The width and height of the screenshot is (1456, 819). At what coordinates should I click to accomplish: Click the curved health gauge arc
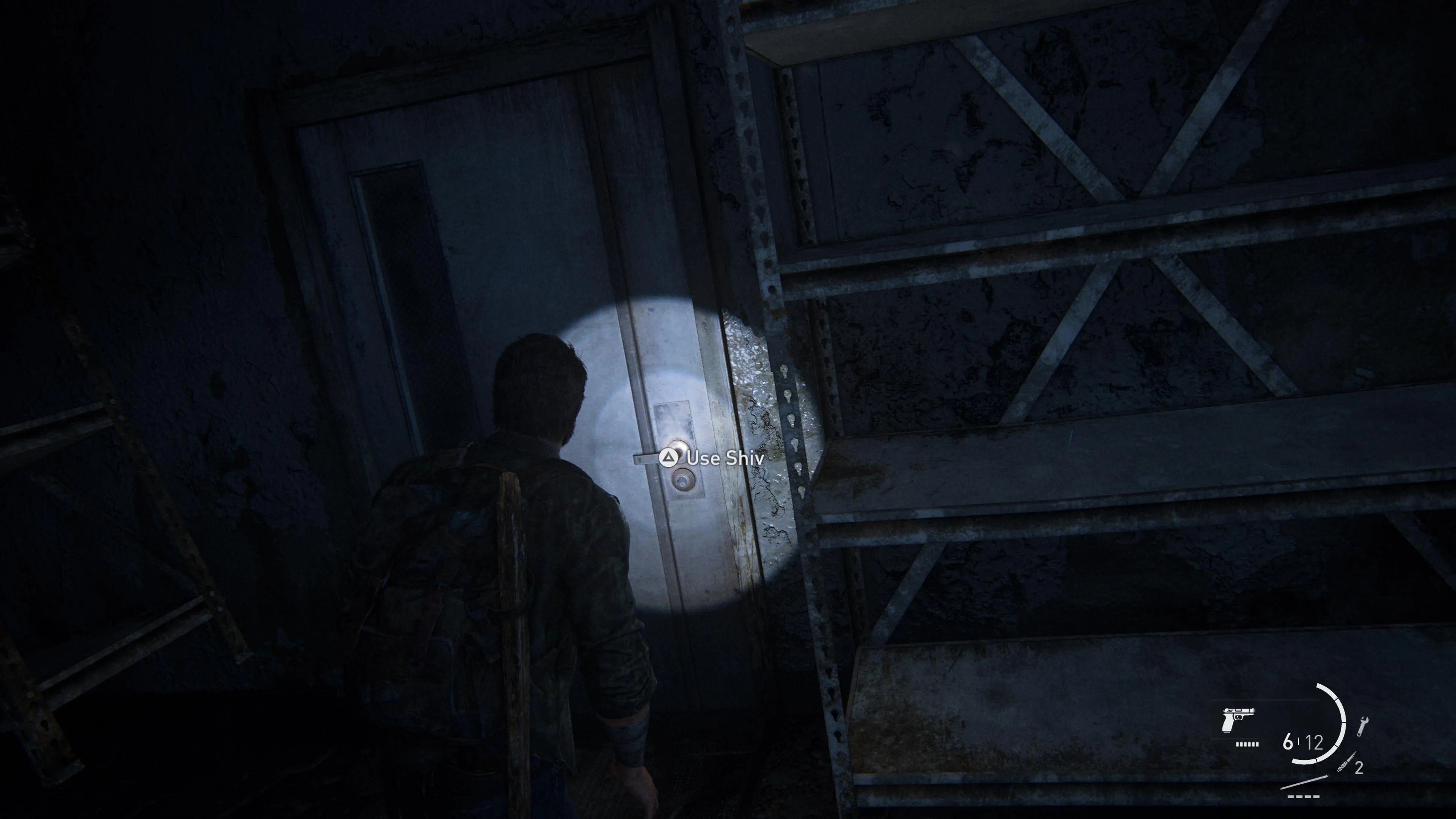(x=1341, y=729)
